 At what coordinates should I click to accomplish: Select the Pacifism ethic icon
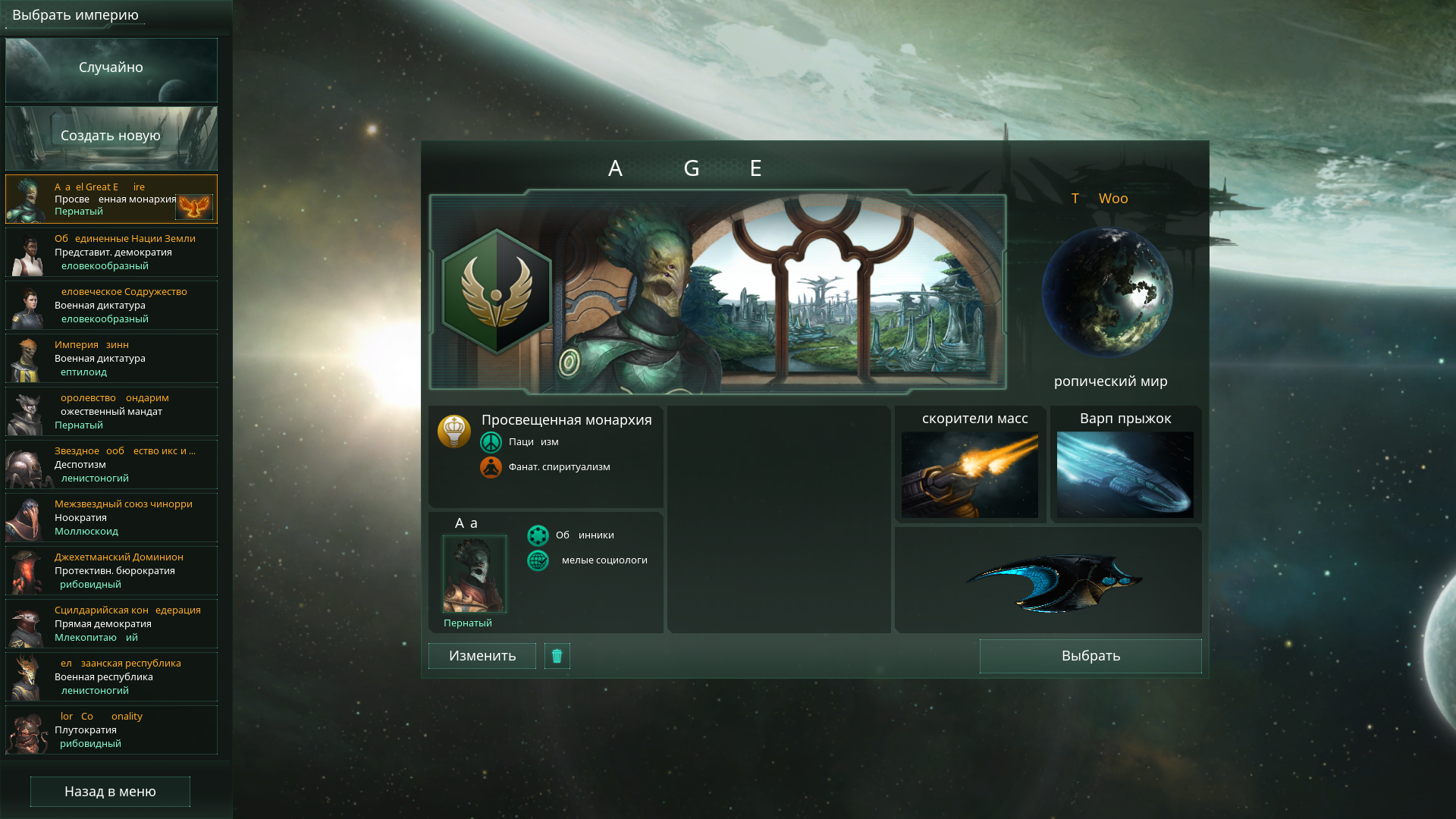point(492,441)
